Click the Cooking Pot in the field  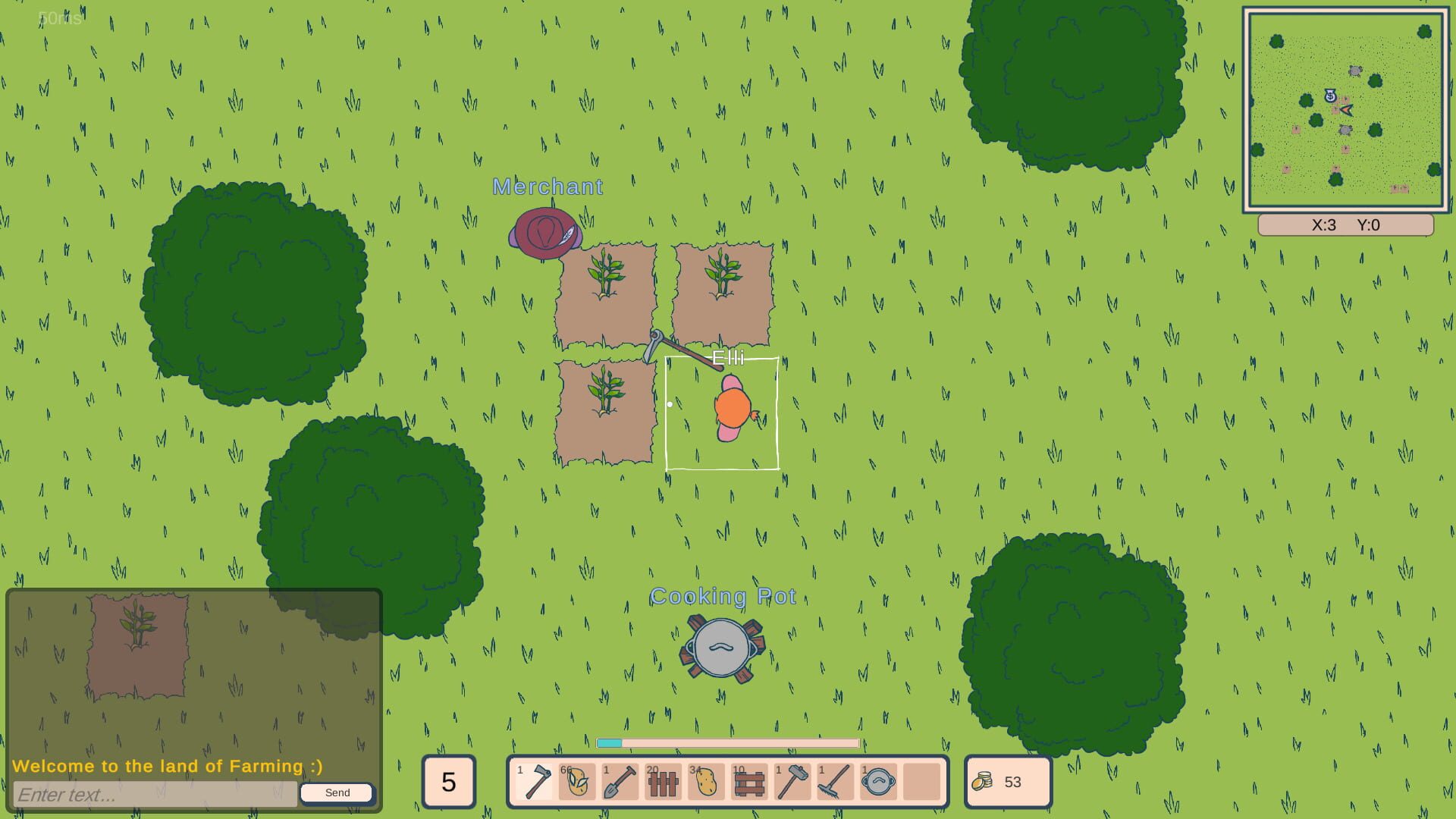pos(722,648)
